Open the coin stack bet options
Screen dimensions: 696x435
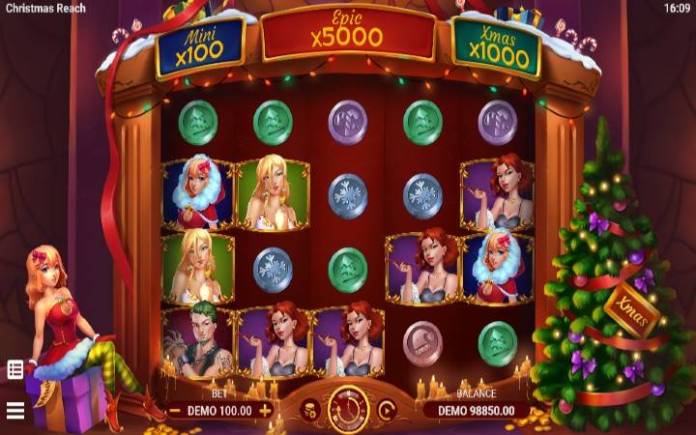(310, 409)
